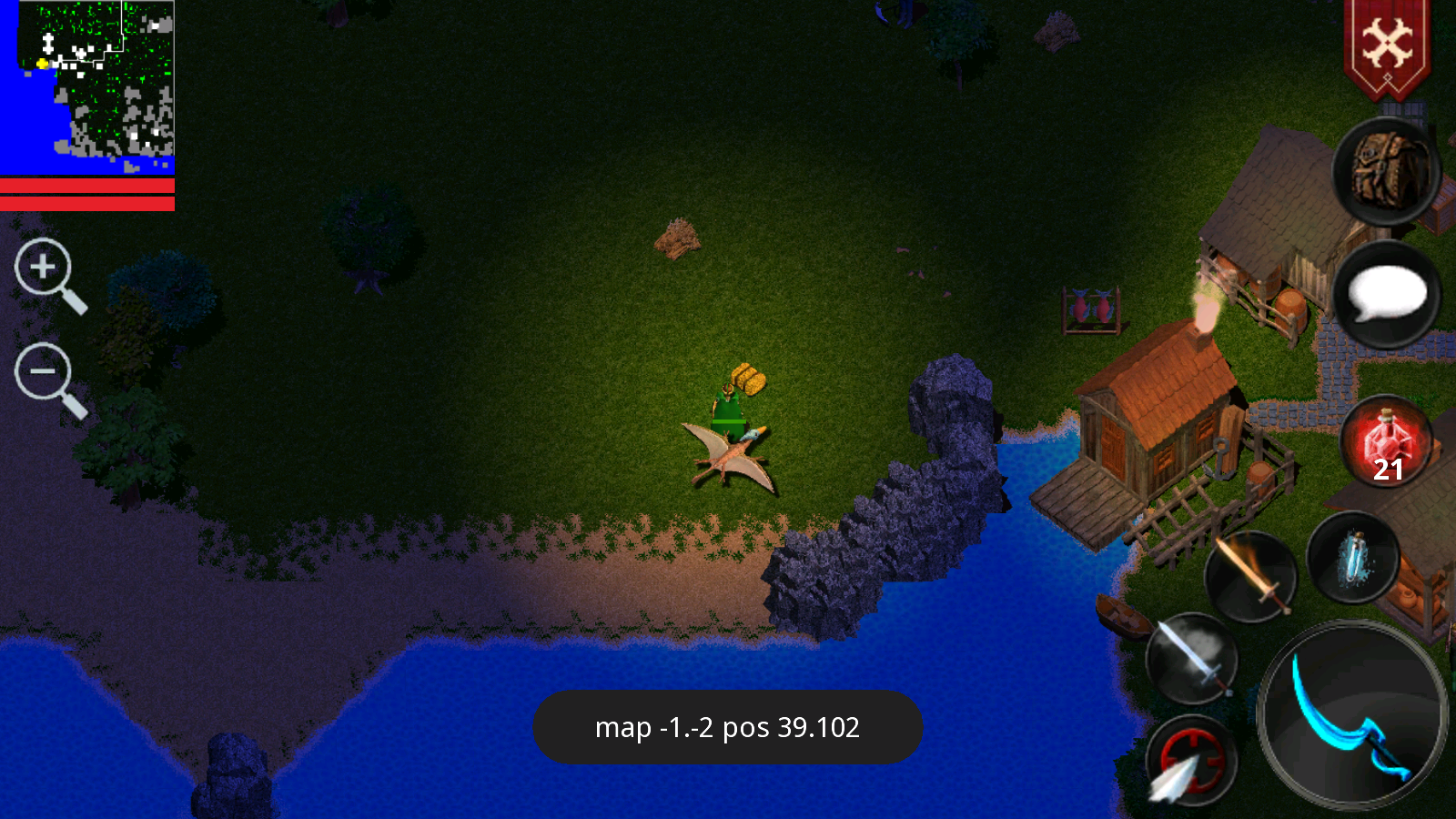The height and width of the screenshot is (819, 1456).
Task: Click the yellow player marker on minimap
Action: coord(43,64)
